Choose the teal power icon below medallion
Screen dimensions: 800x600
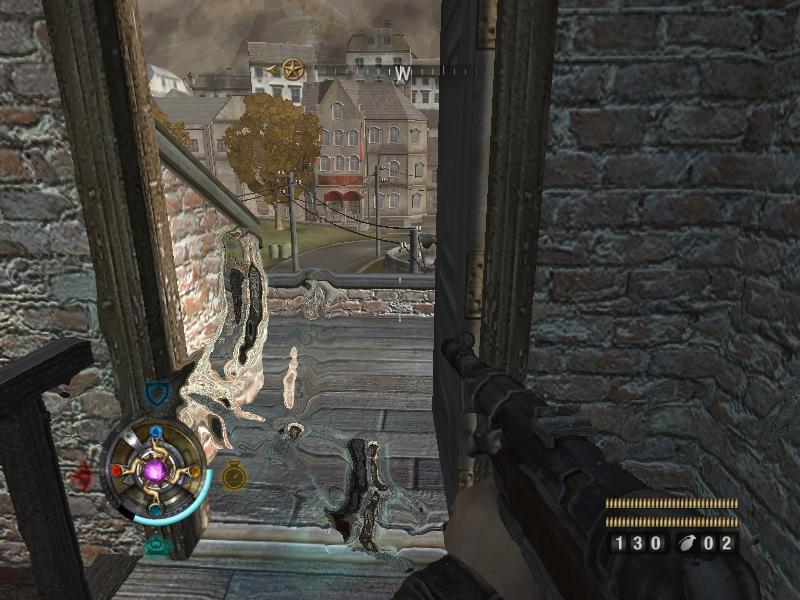click(x=156, y=546)
